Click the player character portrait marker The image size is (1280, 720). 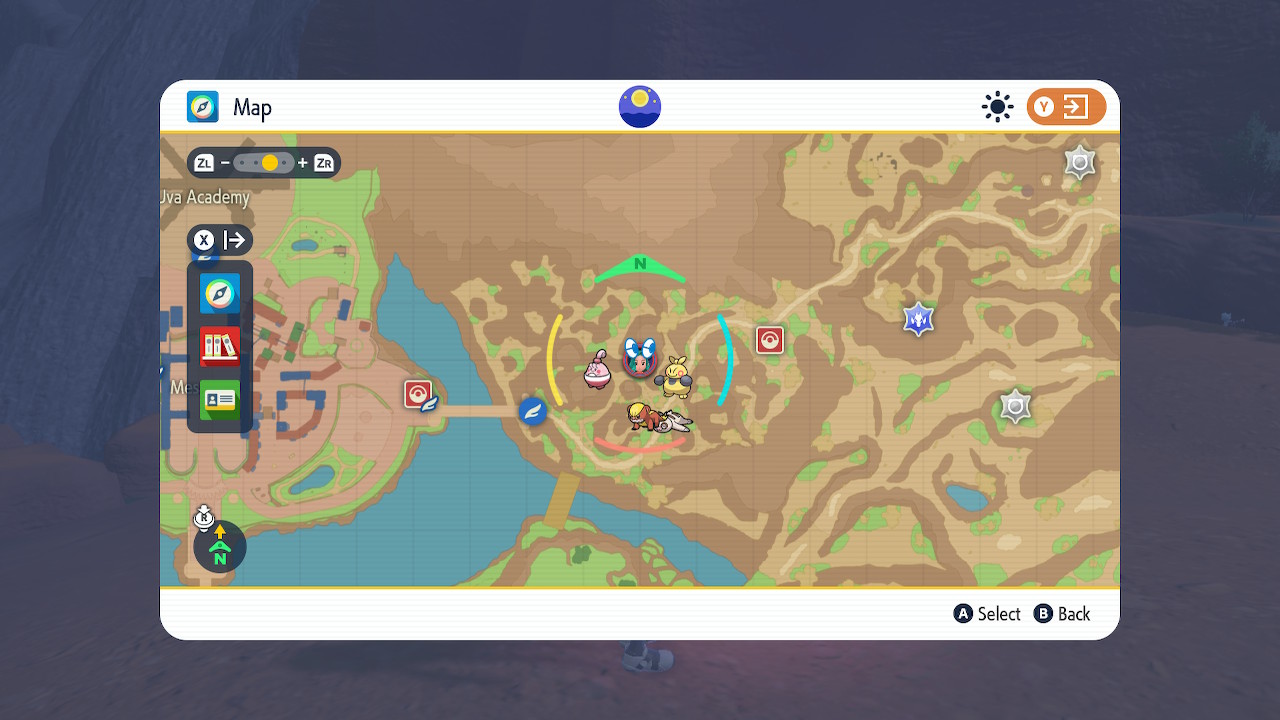click(639, 357)
